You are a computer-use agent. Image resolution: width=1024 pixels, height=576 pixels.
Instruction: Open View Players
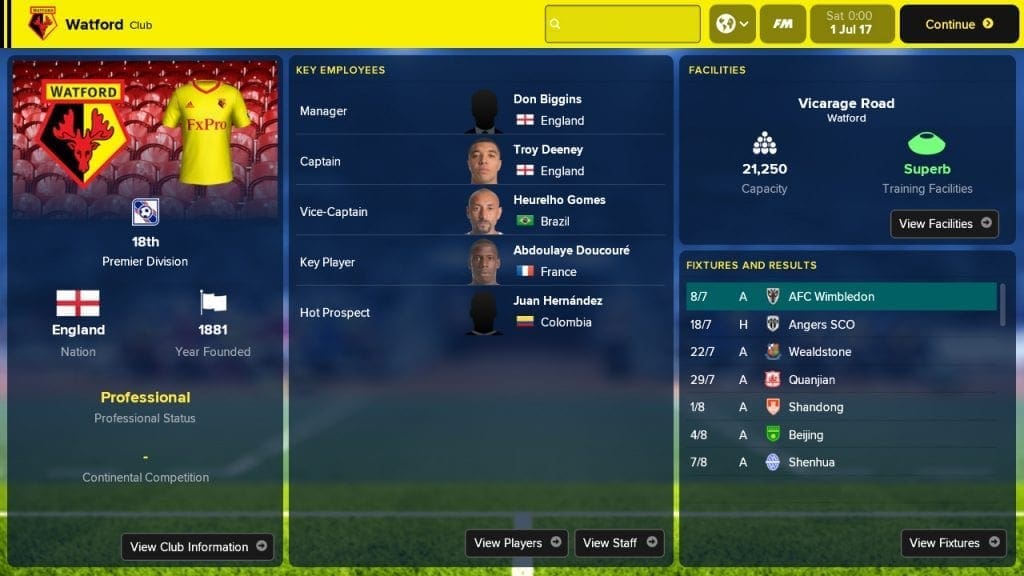pos(516,543)
